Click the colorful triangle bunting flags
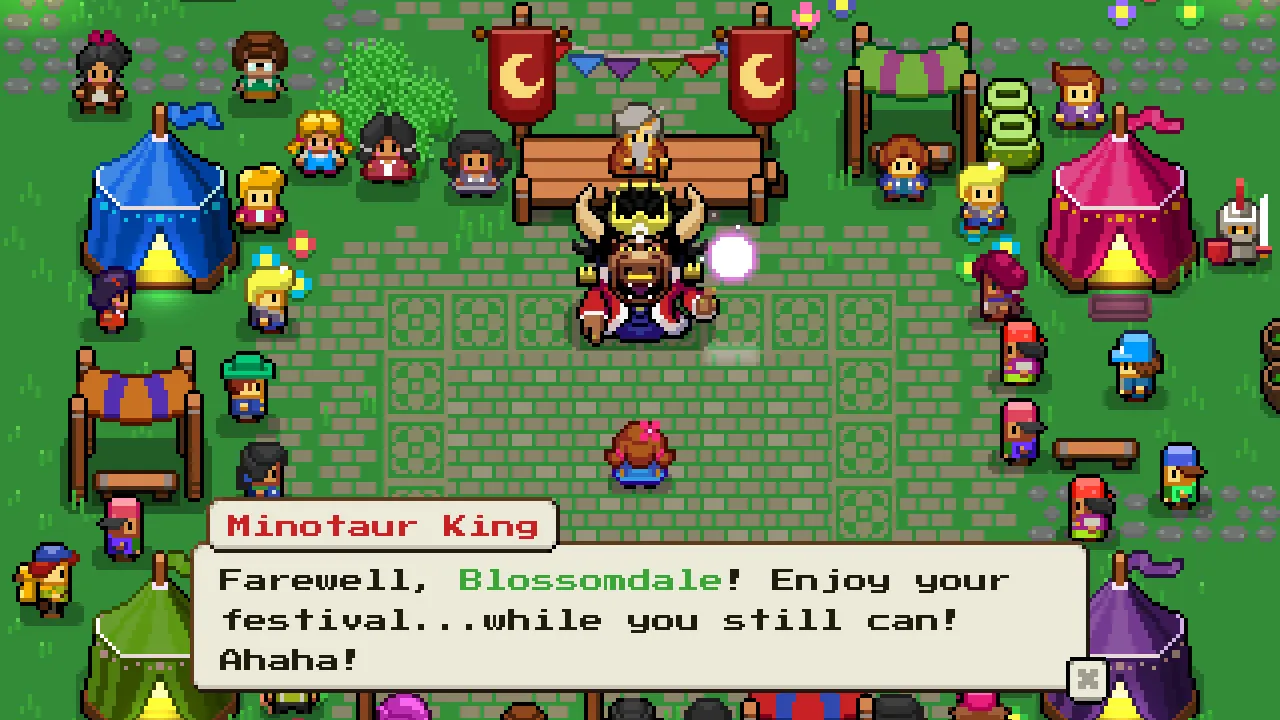Image resolution: width=1280 pixels, height=720 pixels. (645, 62)
